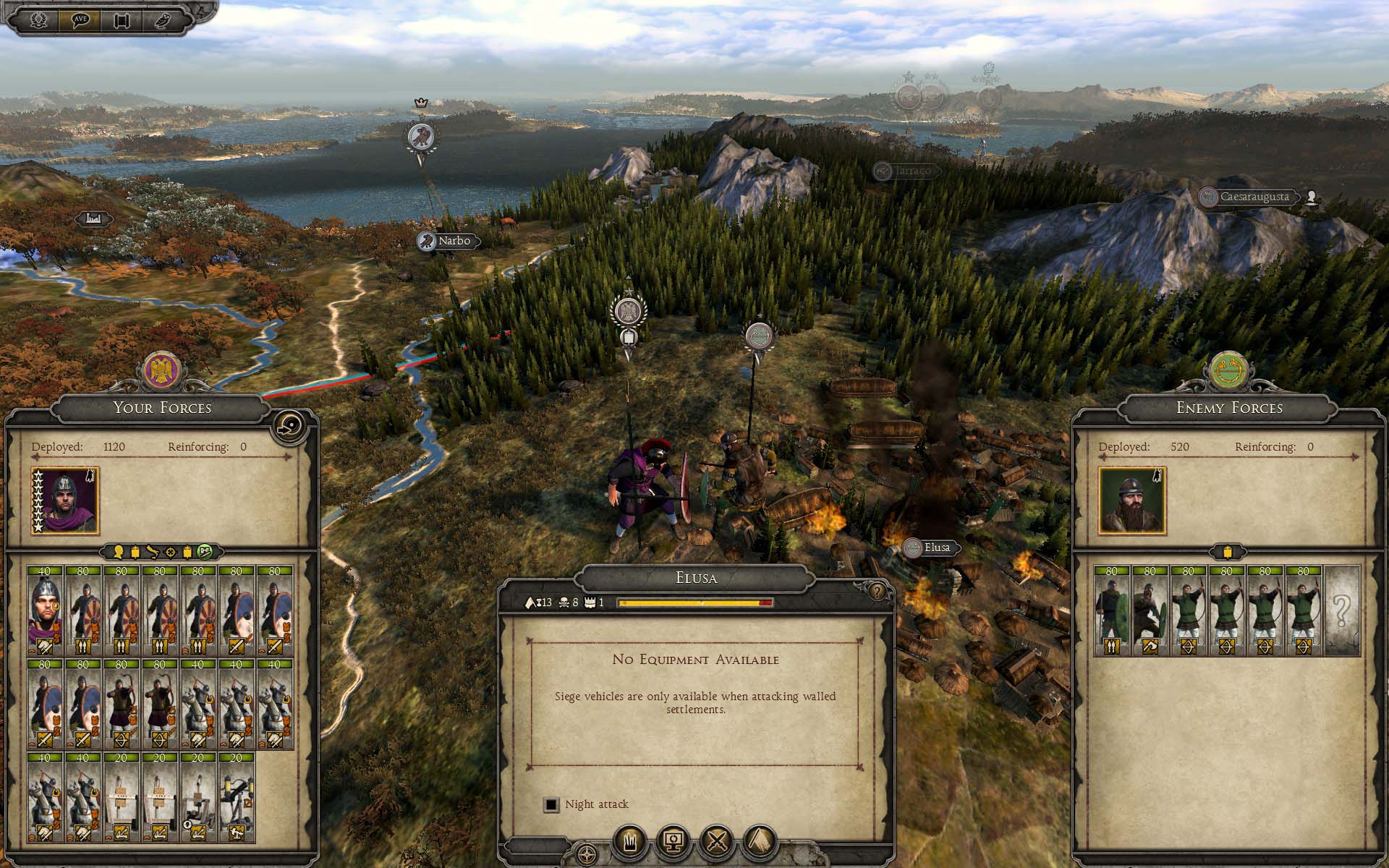Open the AVE speech bubble menu
Viewport: 1389px width, 868px height.
click(81, 20)
